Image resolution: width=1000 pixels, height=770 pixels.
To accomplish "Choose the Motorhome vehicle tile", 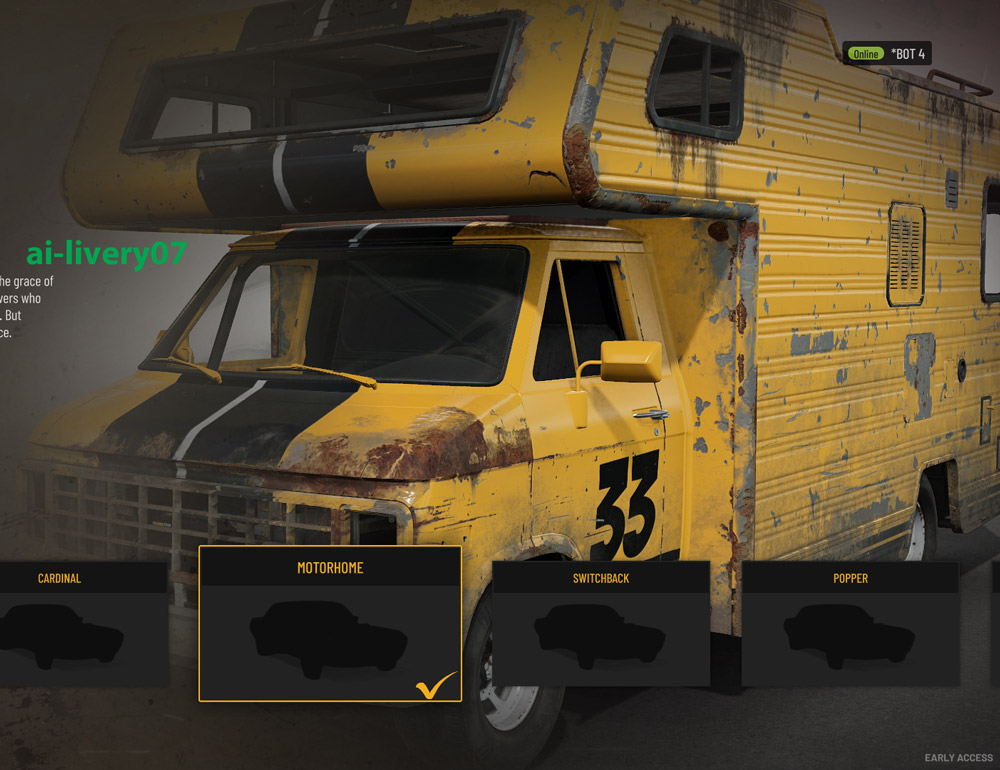I will 330,624.
